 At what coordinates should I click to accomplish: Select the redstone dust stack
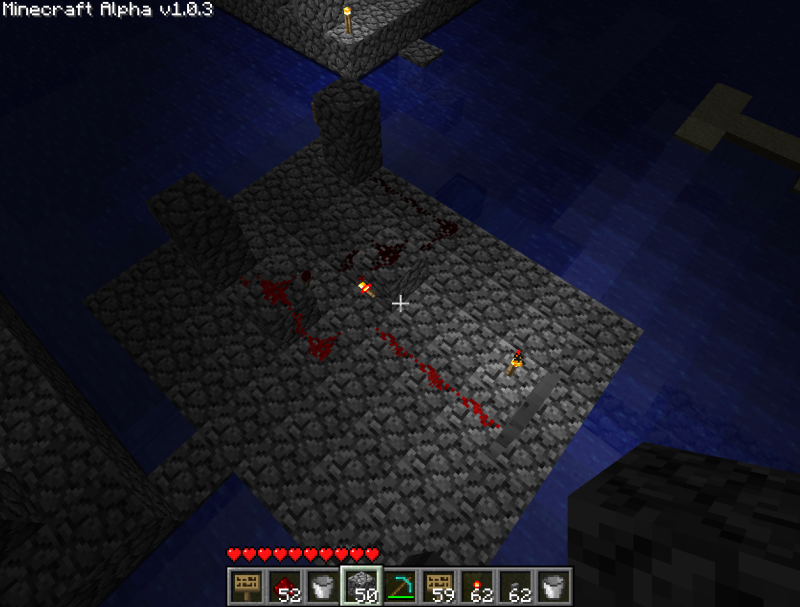point(283,586)
